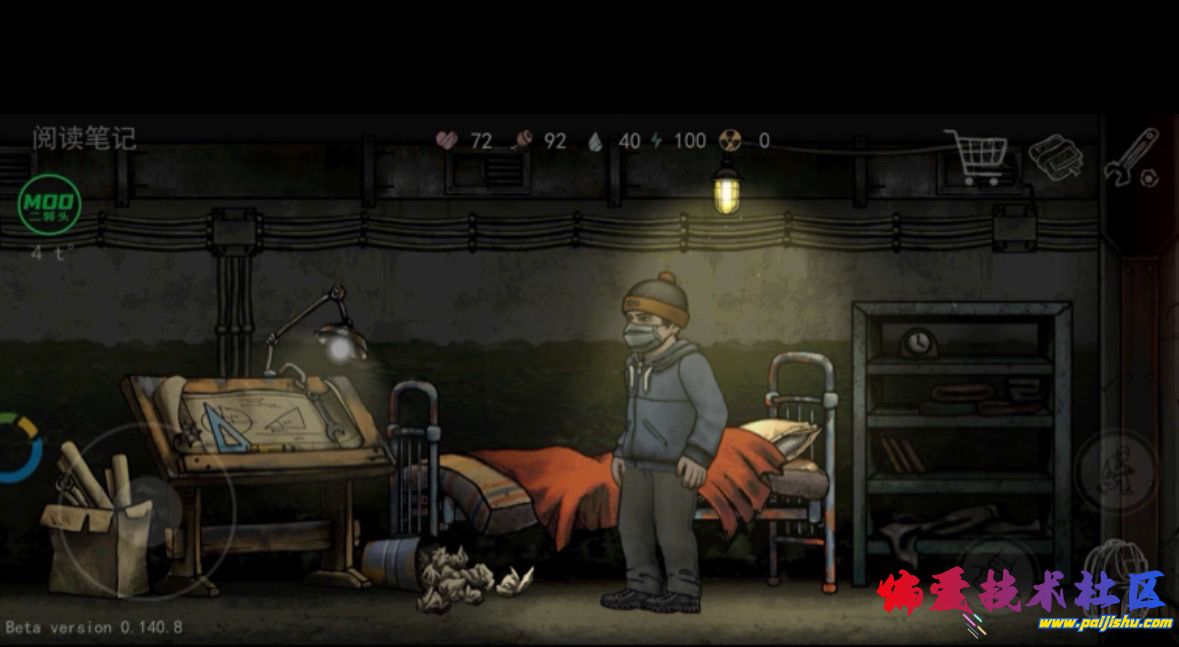Open the wrench crafting menu

point(1131,157)
